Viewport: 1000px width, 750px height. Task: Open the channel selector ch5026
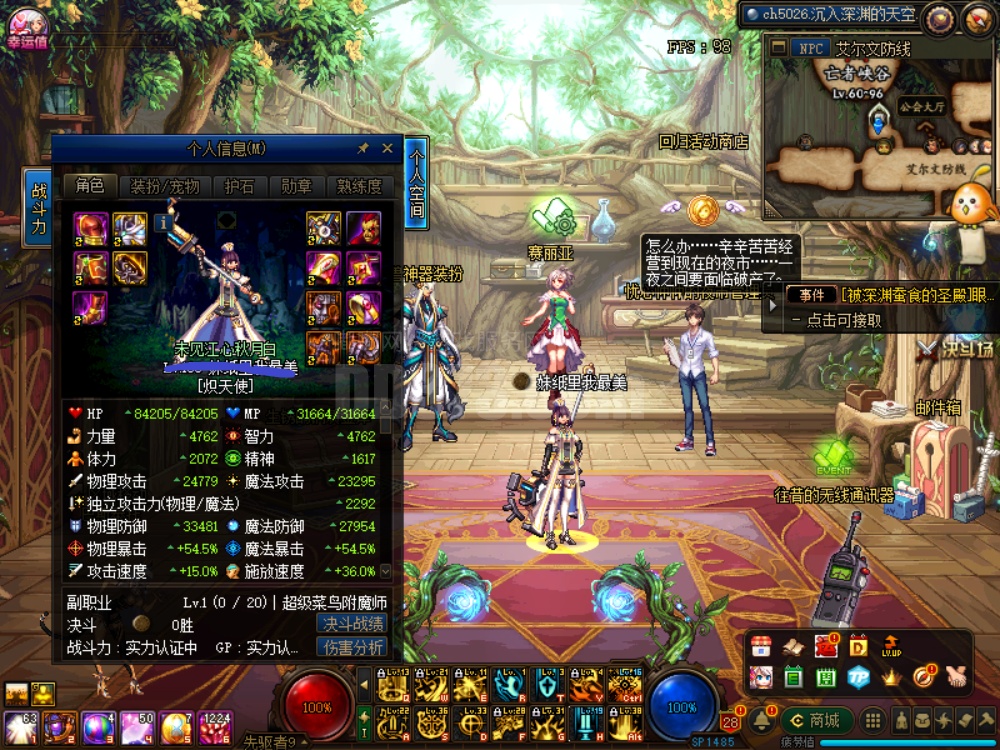(x=830, y=15)
